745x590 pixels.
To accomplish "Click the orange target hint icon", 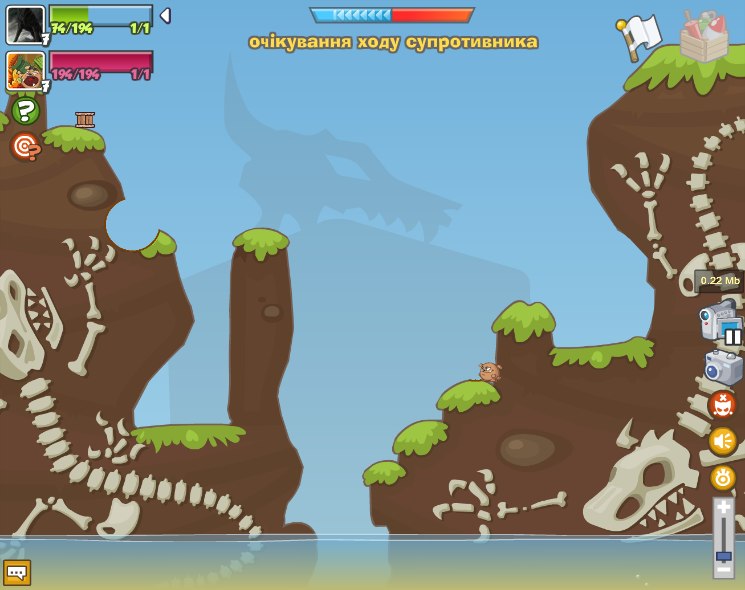I will click(x=25, y=147).
